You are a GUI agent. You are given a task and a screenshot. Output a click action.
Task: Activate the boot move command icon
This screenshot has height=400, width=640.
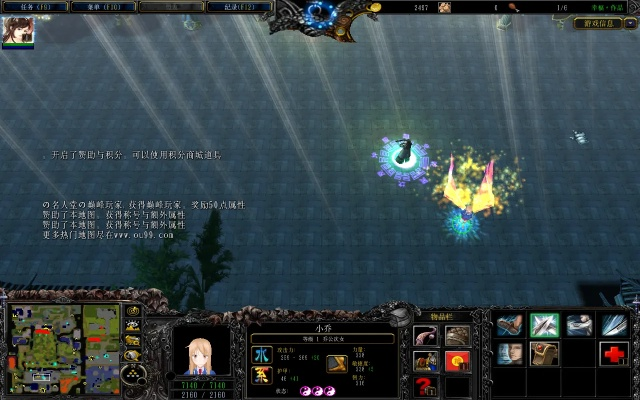click(x=511, y=326)
